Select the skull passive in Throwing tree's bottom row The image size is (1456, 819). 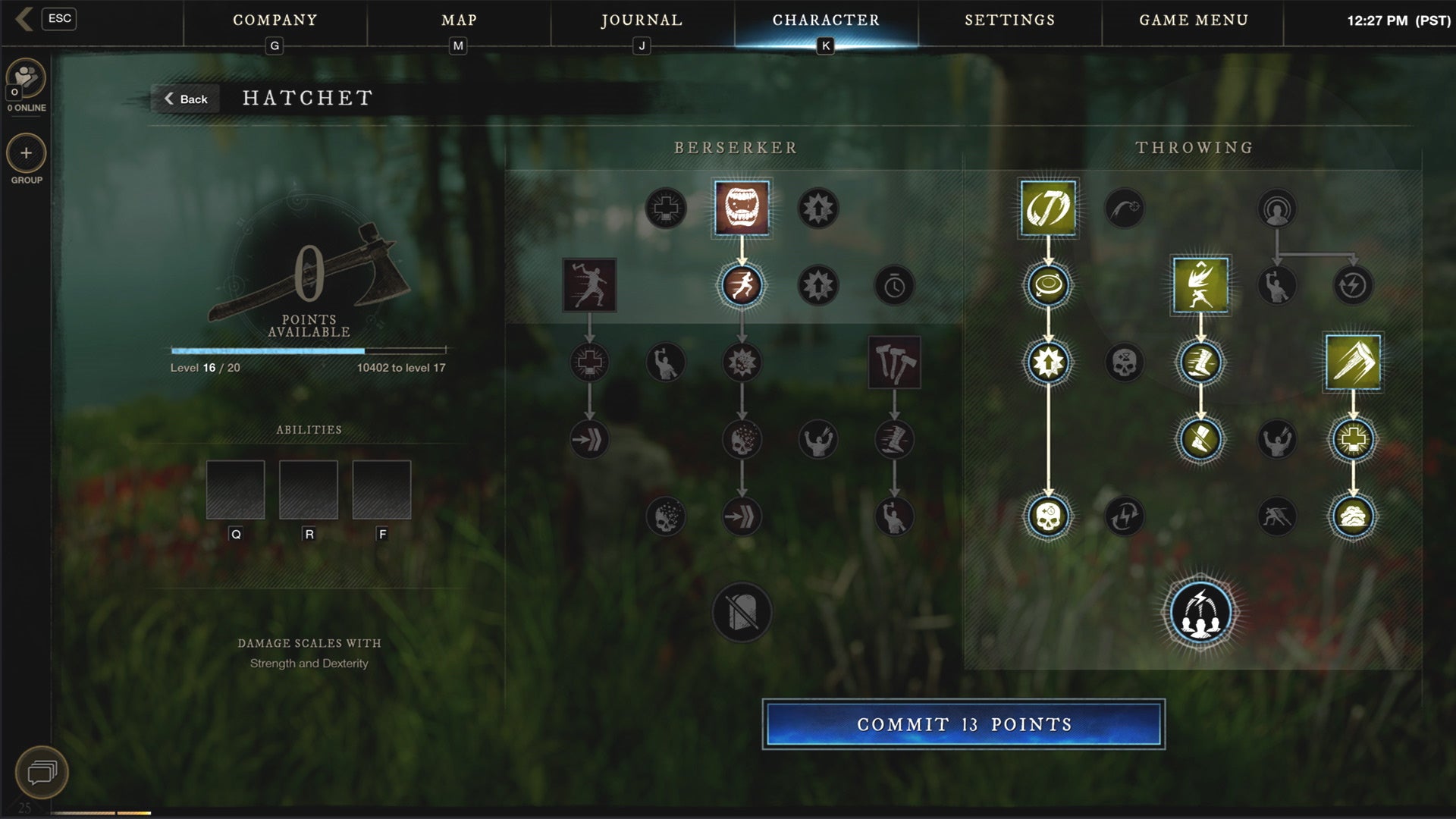(1048, 516)
